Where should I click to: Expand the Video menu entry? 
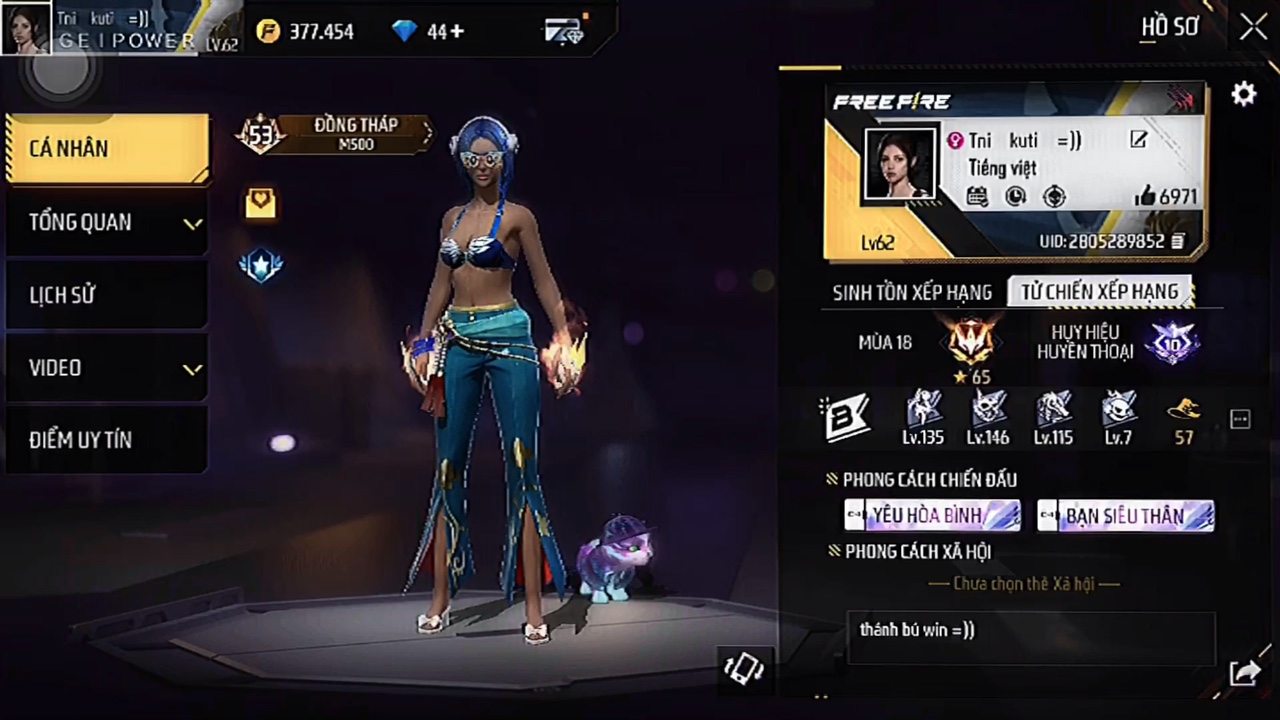point(107,368)
